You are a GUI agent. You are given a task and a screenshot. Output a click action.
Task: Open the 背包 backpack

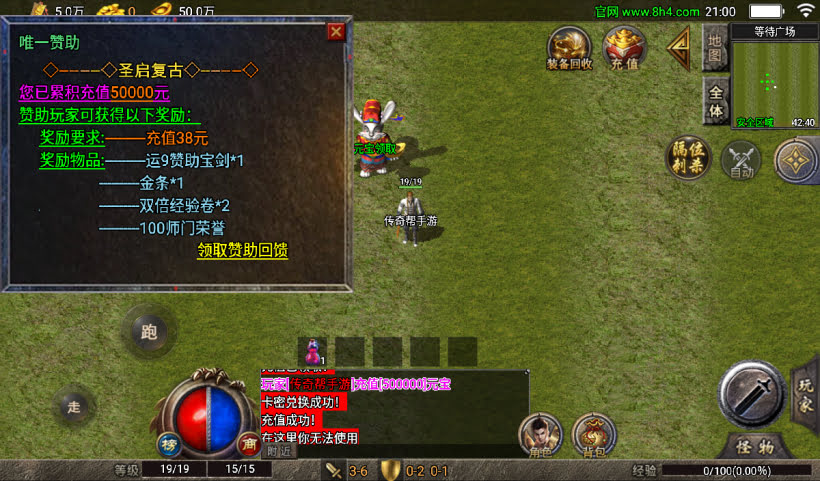click(x=594, y=434)
